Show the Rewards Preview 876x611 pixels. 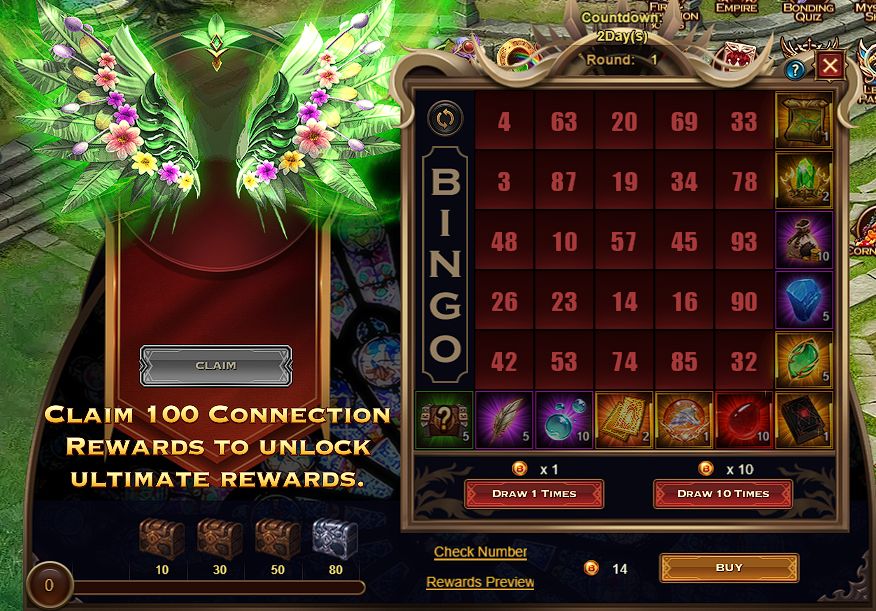click(480, 582)
